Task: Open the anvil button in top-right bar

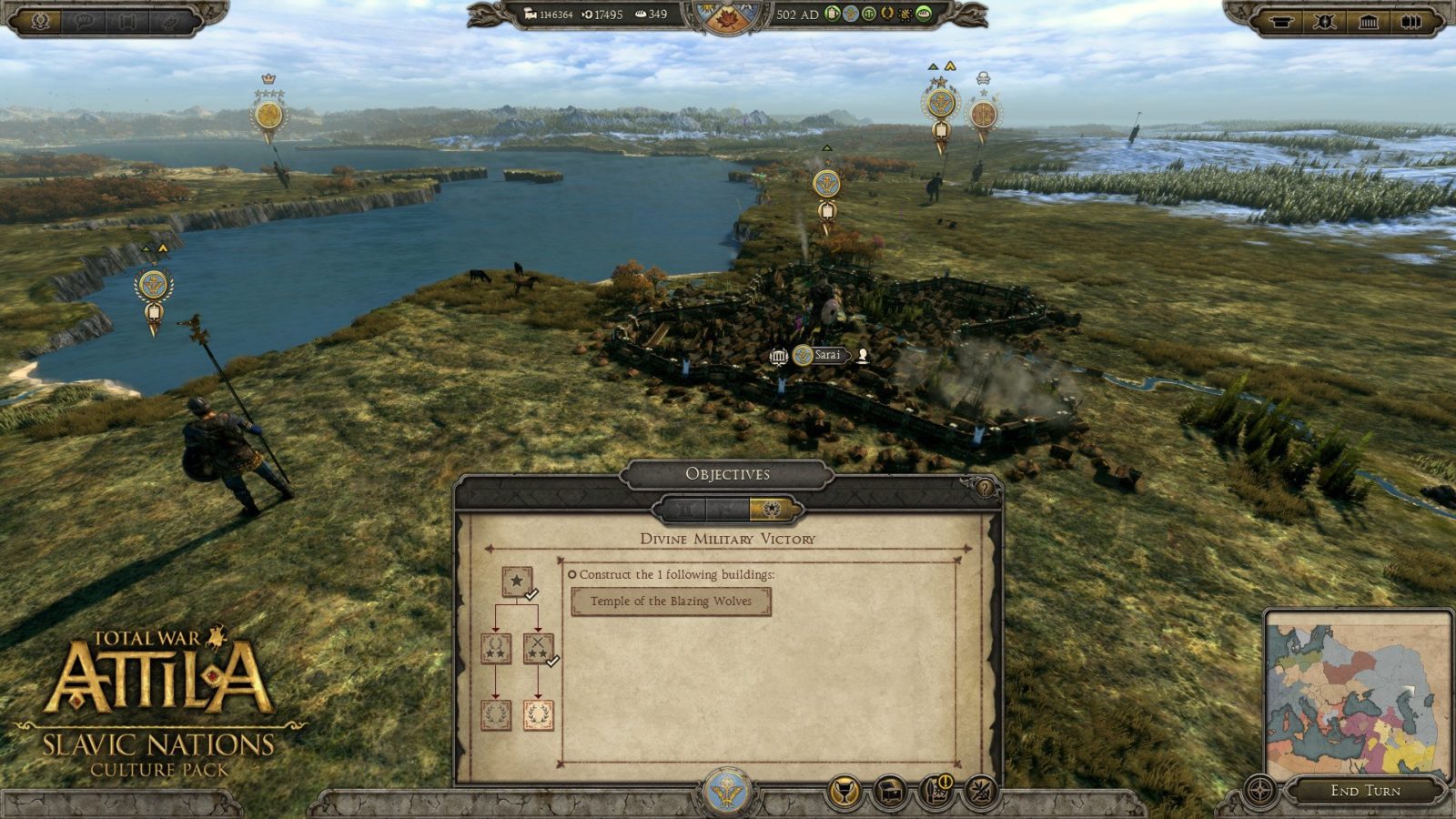Action: 1281,21
